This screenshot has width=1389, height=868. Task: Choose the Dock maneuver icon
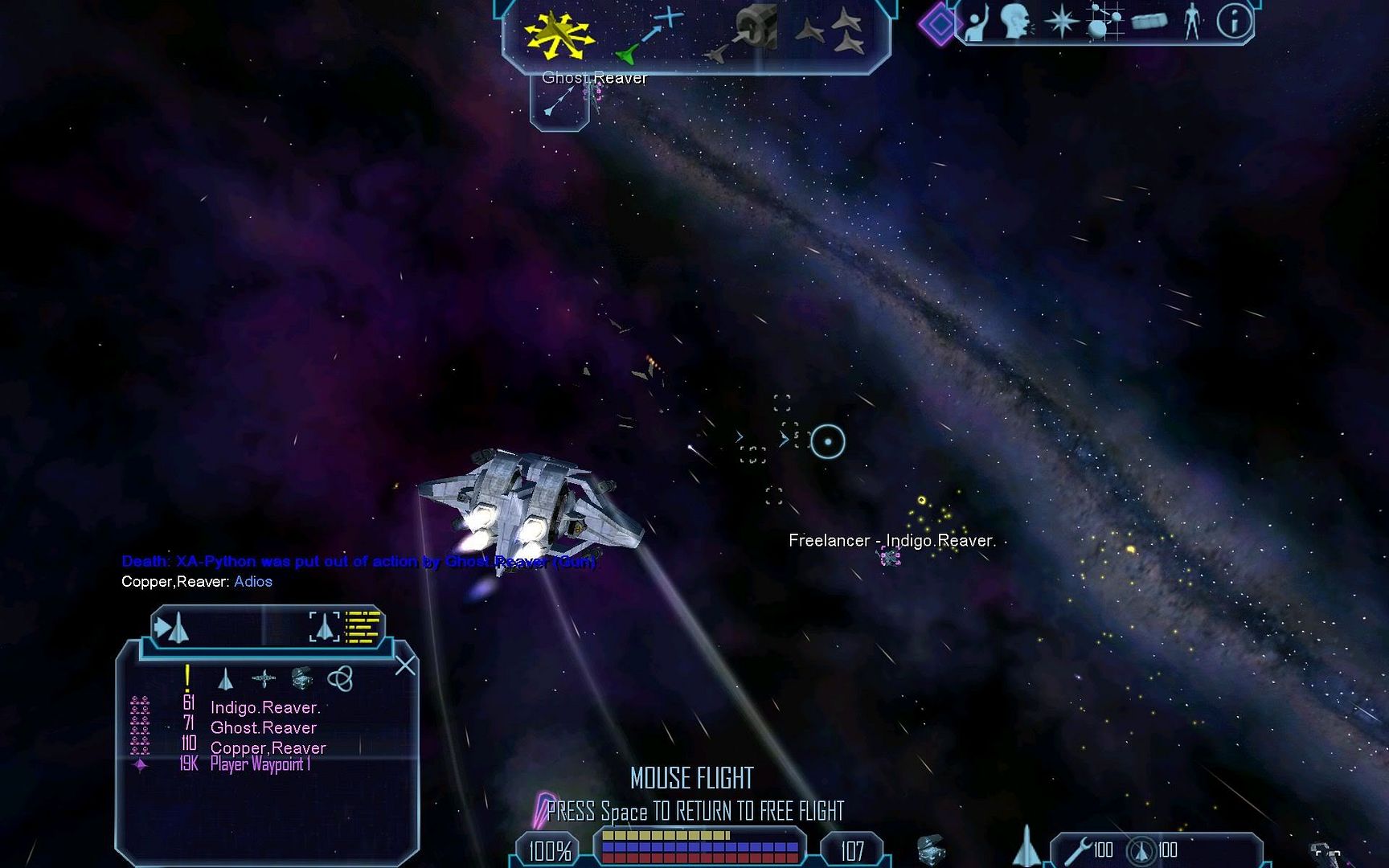[x=746, y=34]
